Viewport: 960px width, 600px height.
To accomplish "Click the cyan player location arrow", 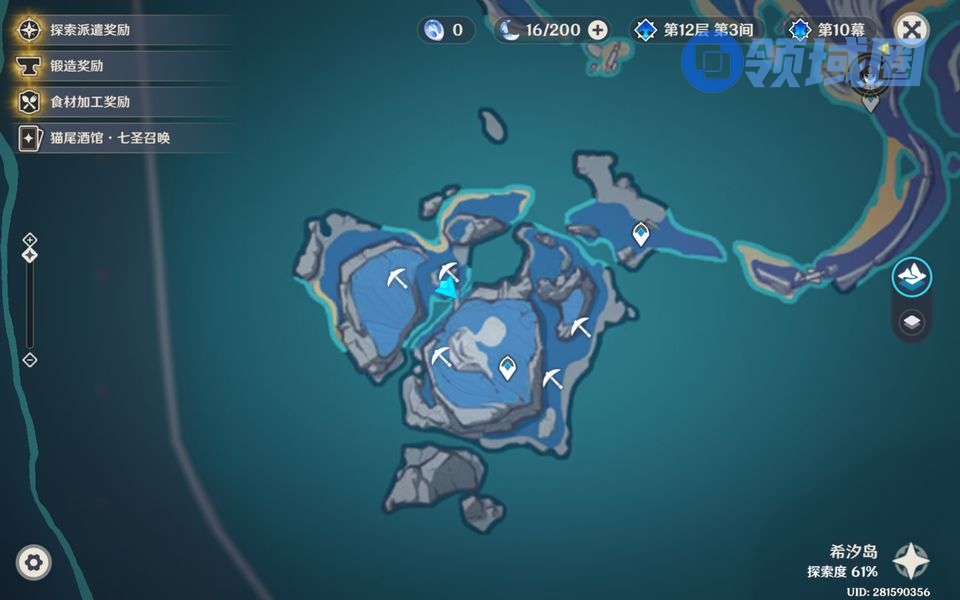I will [x=446, y=289].
